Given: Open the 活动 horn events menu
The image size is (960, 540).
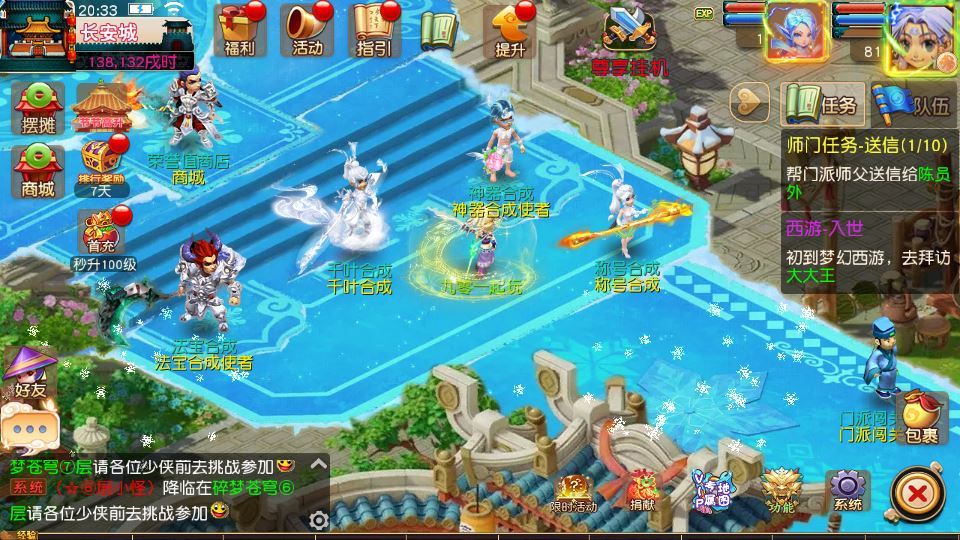Looking at the screenshot, I should tap(307, 30).
